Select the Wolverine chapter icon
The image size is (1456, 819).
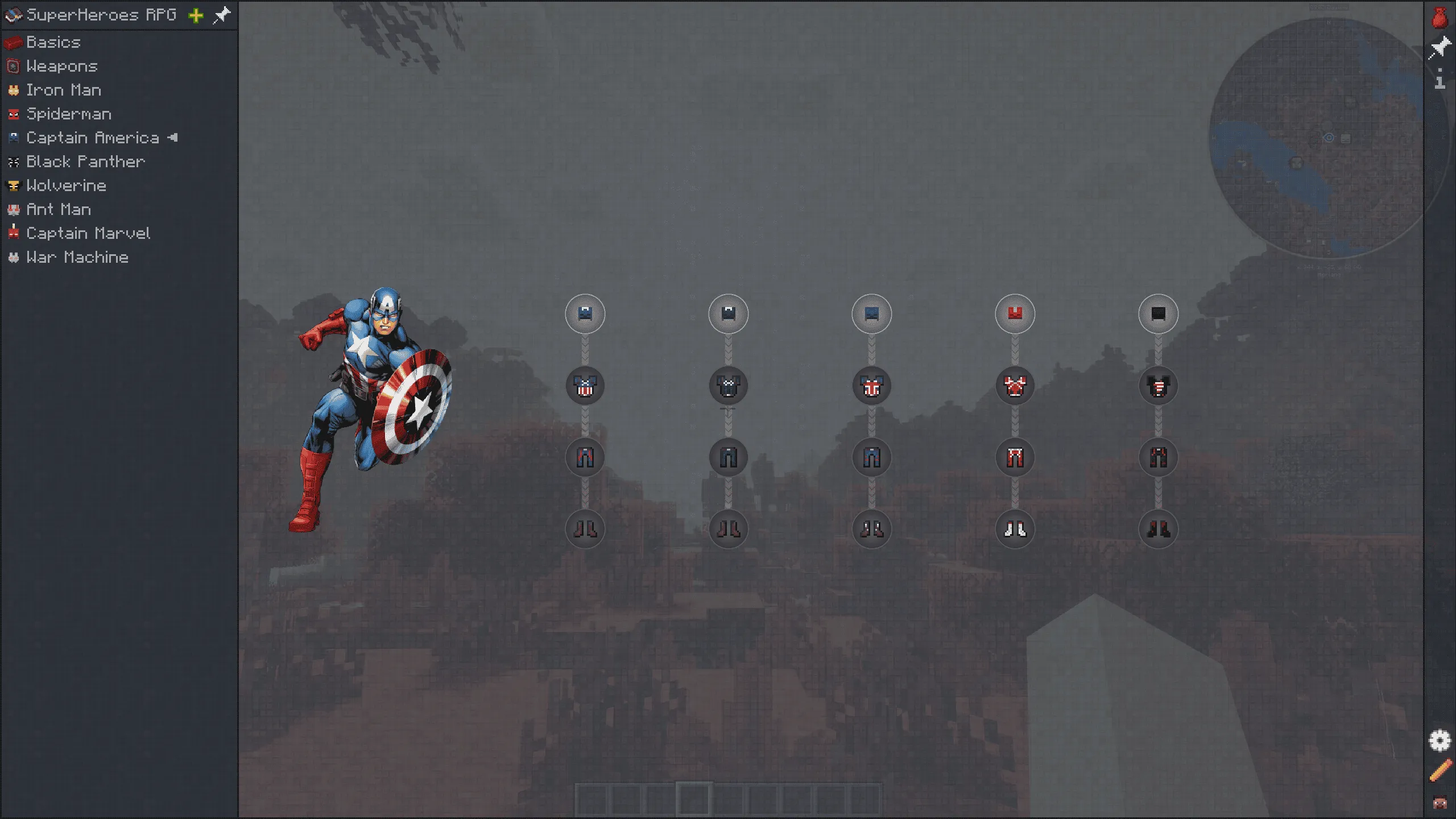tap(14, 185)
